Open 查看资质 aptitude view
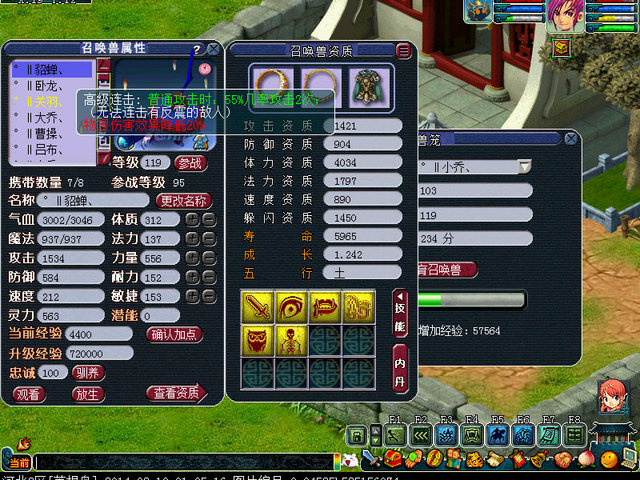Image resolution: width=640 pixels, height=480 pixels. tap(176, 394)
